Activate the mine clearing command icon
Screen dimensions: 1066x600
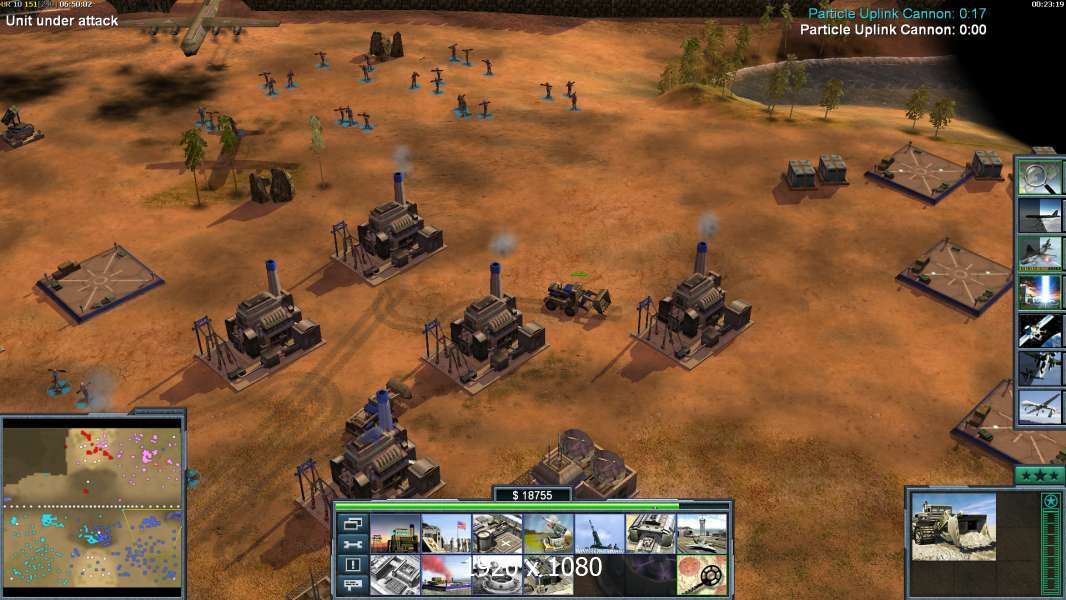[x=701, y=575]
